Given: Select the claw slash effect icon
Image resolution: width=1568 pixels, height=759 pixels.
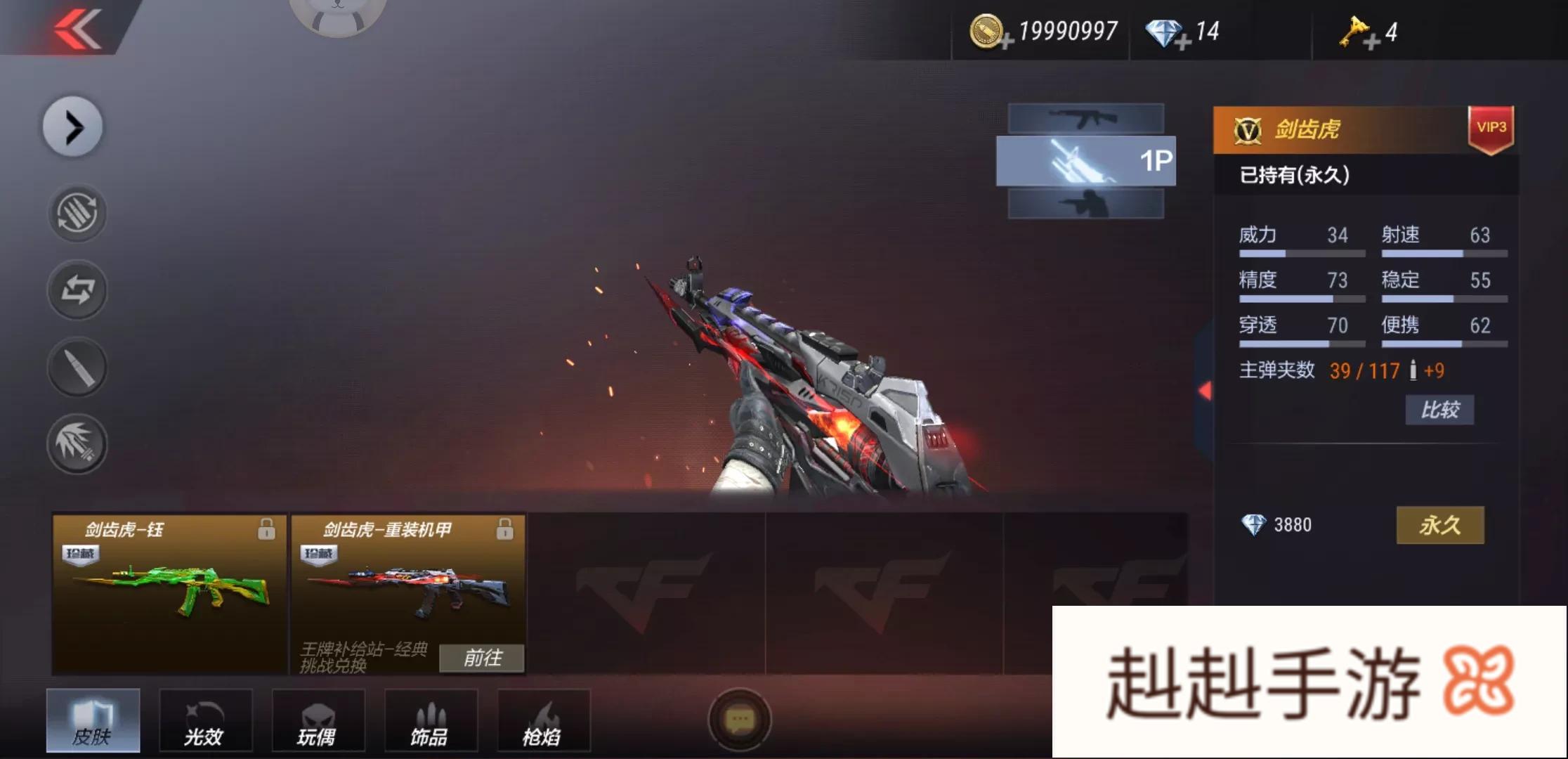Looking at the screenshot, I should click(x=77, y=444).
